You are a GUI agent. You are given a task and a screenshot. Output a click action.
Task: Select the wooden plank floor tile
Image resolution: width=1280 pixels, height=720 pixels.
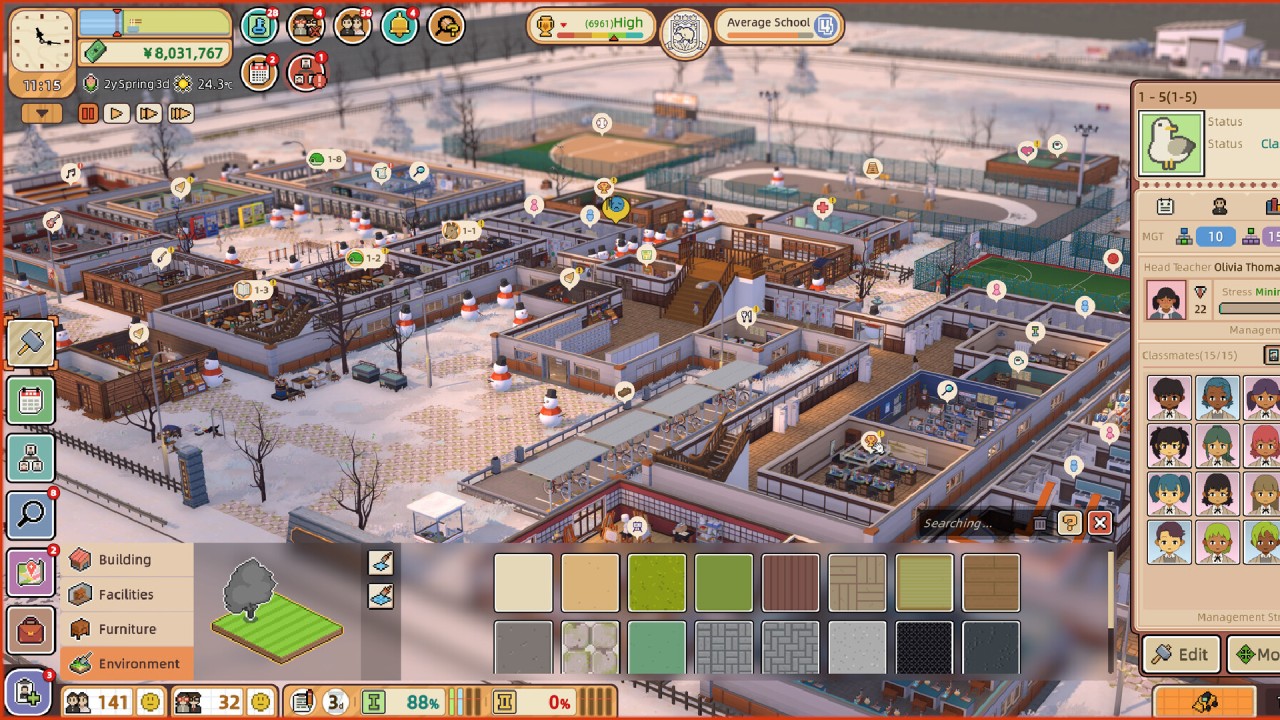pyautogui.click(x=992, y=583)
